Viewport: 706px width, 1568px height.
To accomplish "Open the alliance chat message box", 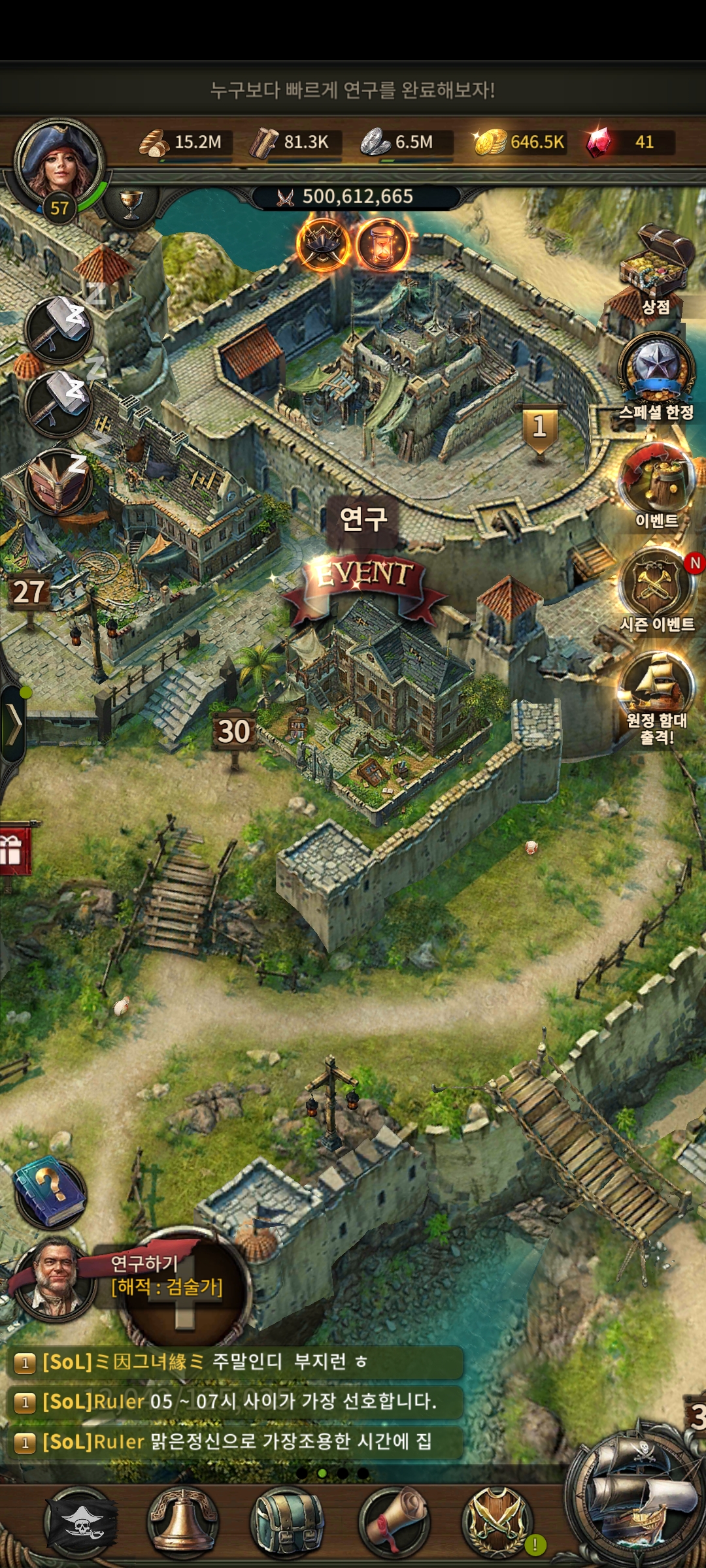I will coord(235,1401).
